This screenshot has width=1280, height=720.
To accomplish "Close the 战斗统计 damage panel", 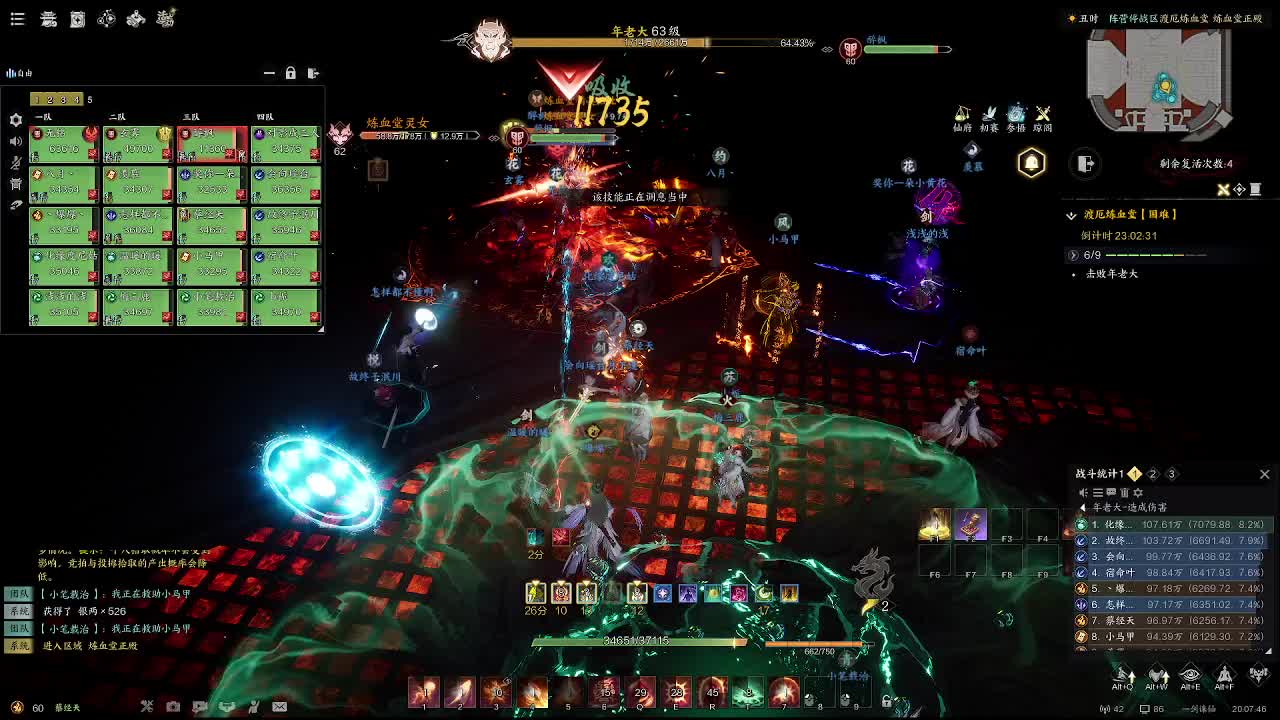I will [1264, 474].
